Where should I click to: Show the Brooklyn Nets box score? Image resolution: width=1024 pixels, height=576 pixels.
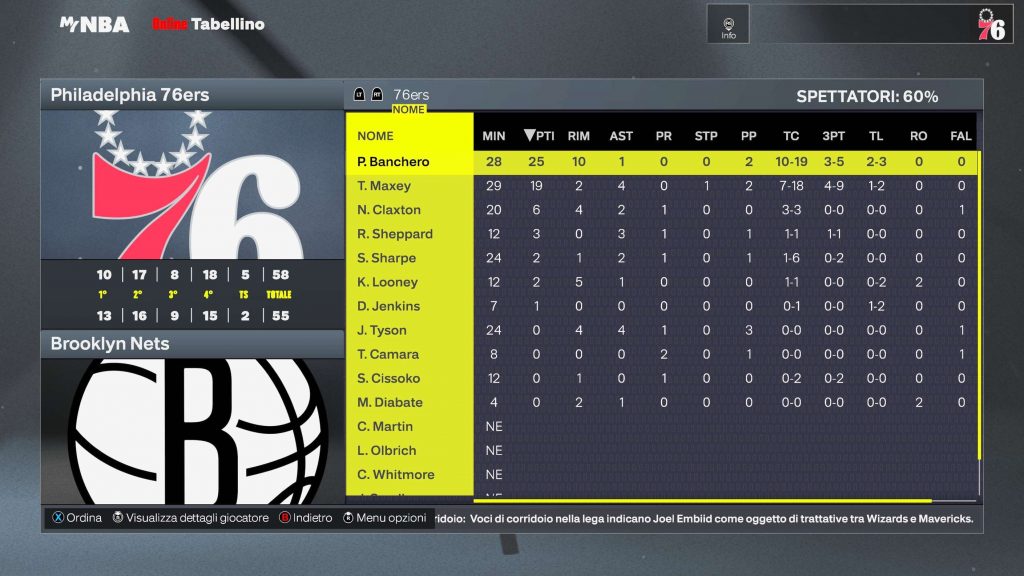[x=192, y=344]
